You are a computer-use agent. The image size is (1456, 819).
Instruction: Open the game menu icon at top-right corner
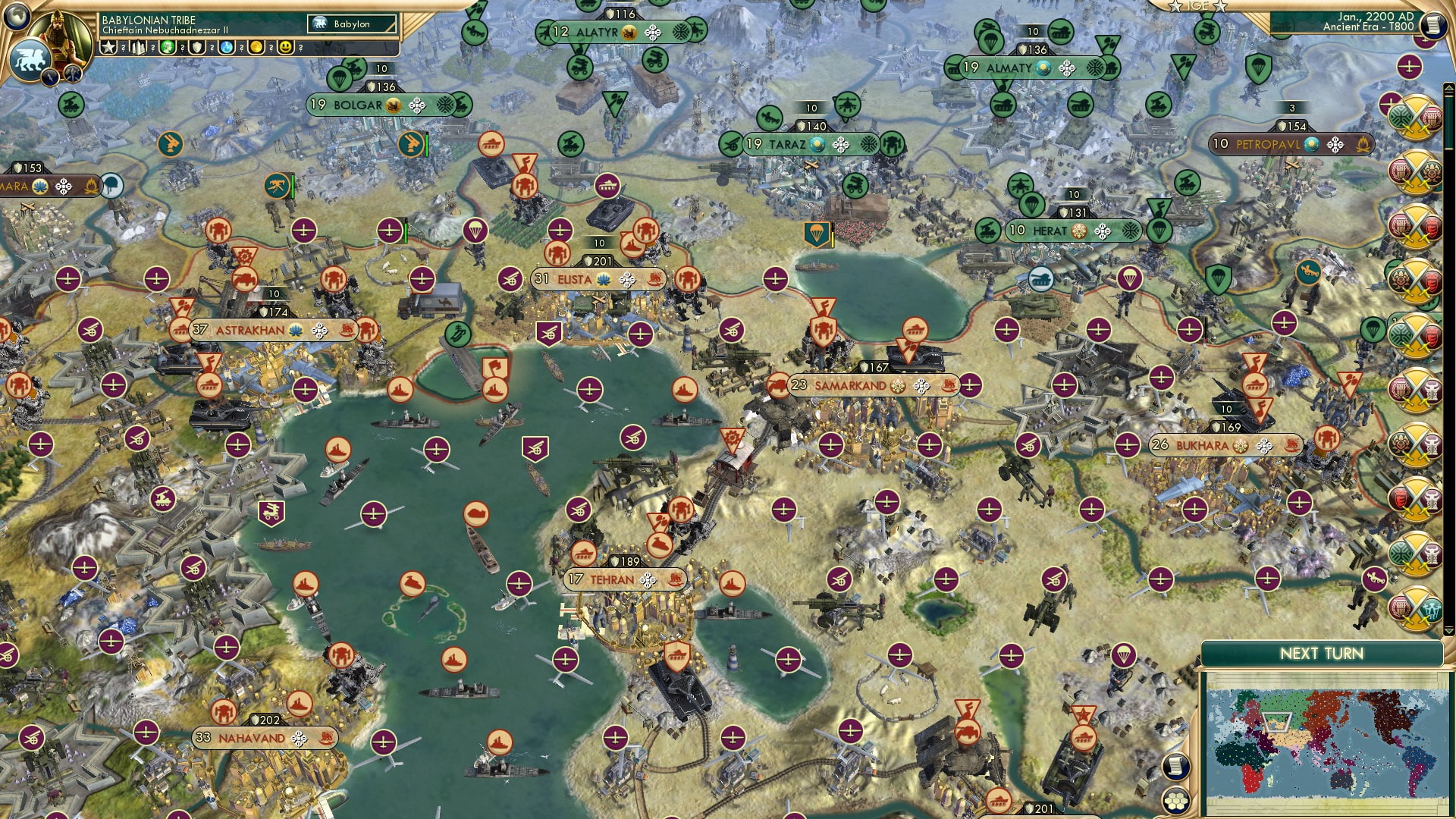tap(1433, 24)
